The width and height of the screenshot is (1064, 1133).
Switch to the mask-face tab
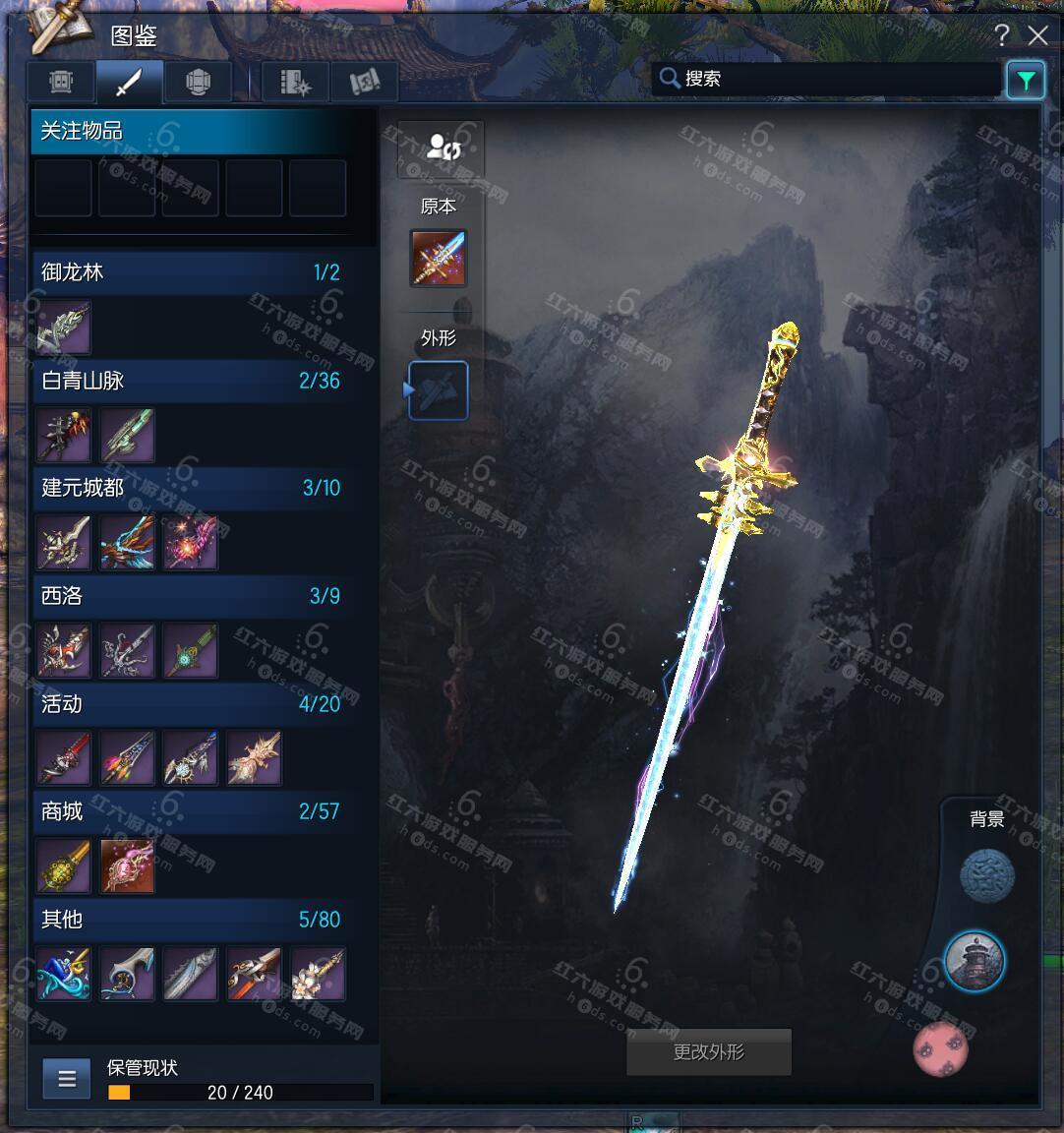(x=63, y=83)
